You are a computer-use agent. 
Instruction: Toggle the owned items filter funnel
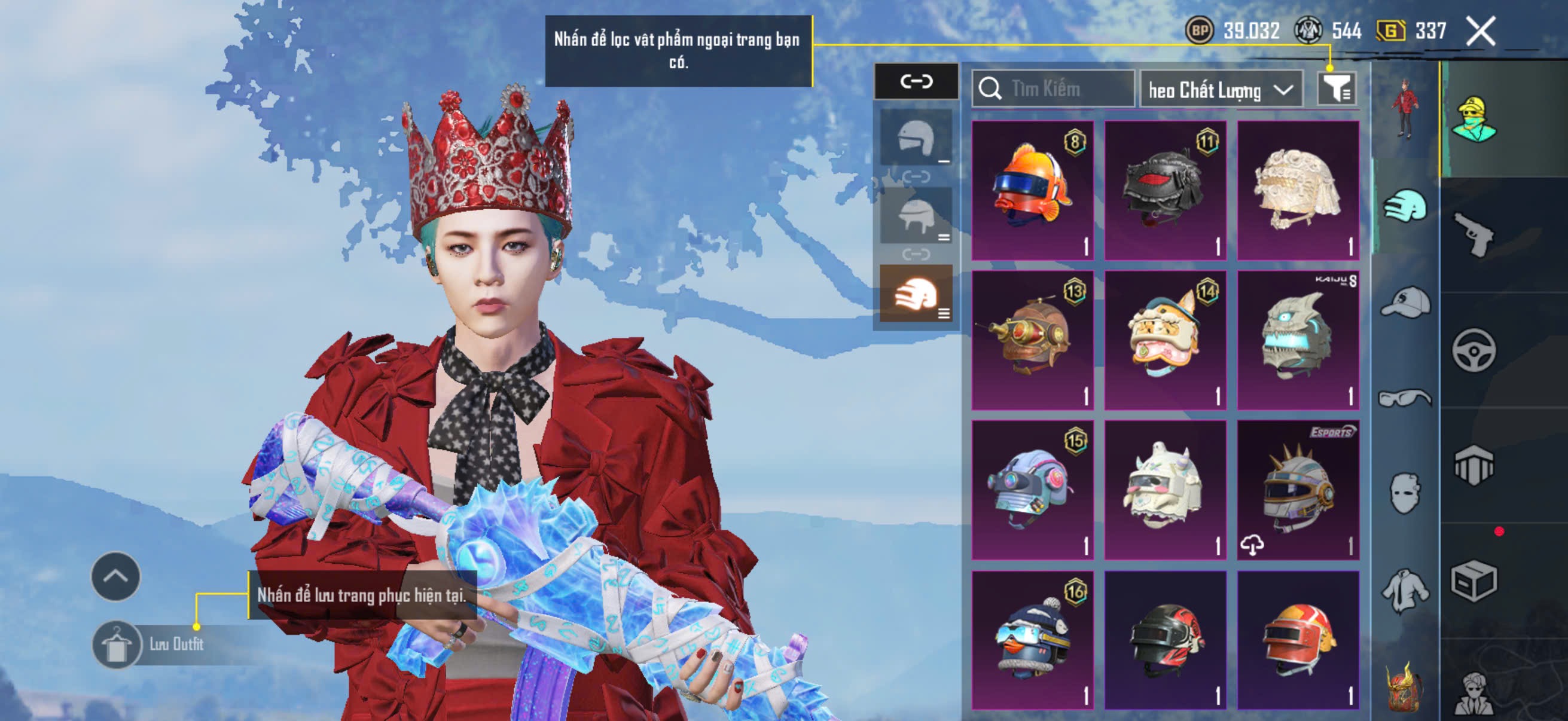click(1336, 90)
